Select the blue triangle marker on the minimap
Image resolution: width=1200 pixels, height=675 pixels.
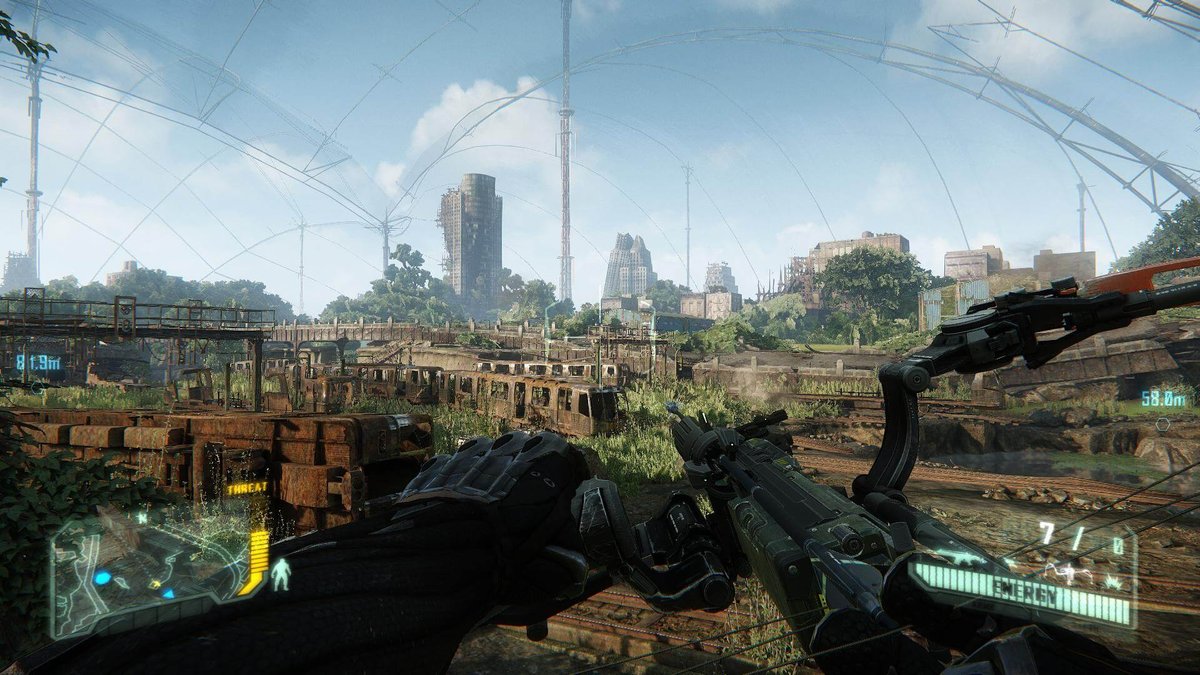[168, 593]
